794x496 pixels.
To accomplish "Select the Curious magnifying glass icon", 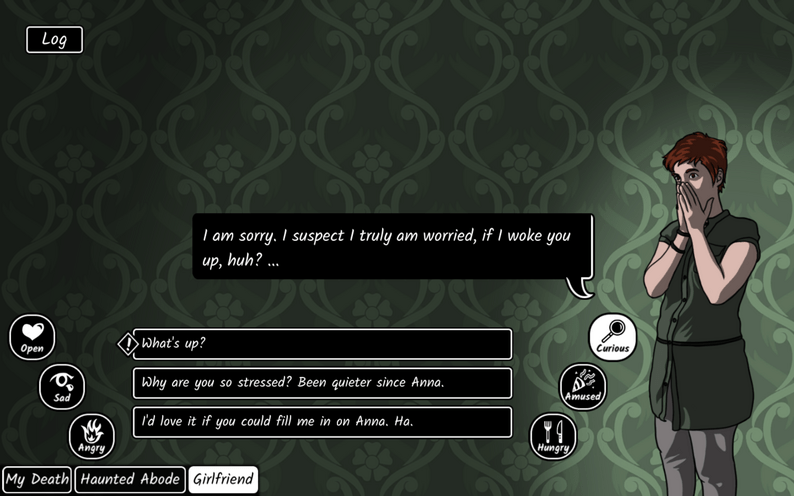I will 612,337.
